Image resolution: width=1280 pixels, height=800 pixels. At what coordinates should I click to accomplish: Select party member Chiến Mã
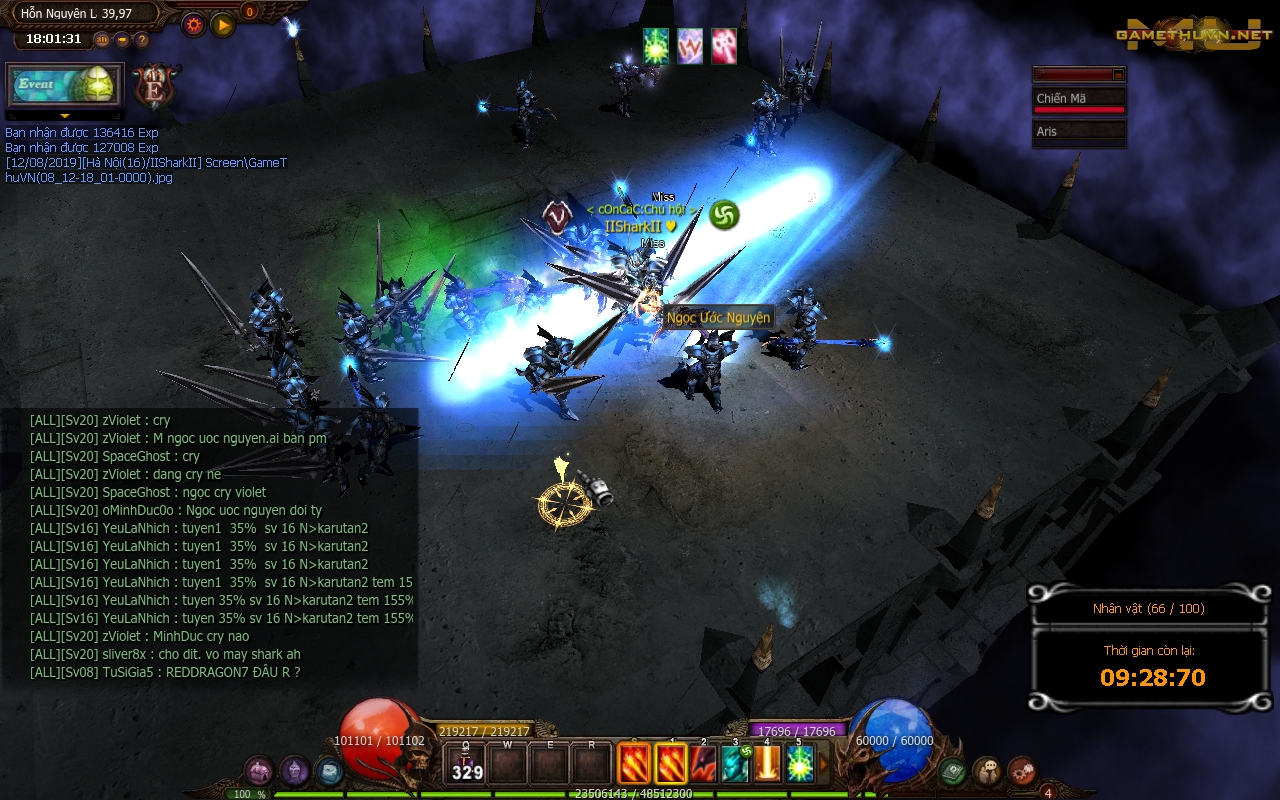coord(1079,100)
